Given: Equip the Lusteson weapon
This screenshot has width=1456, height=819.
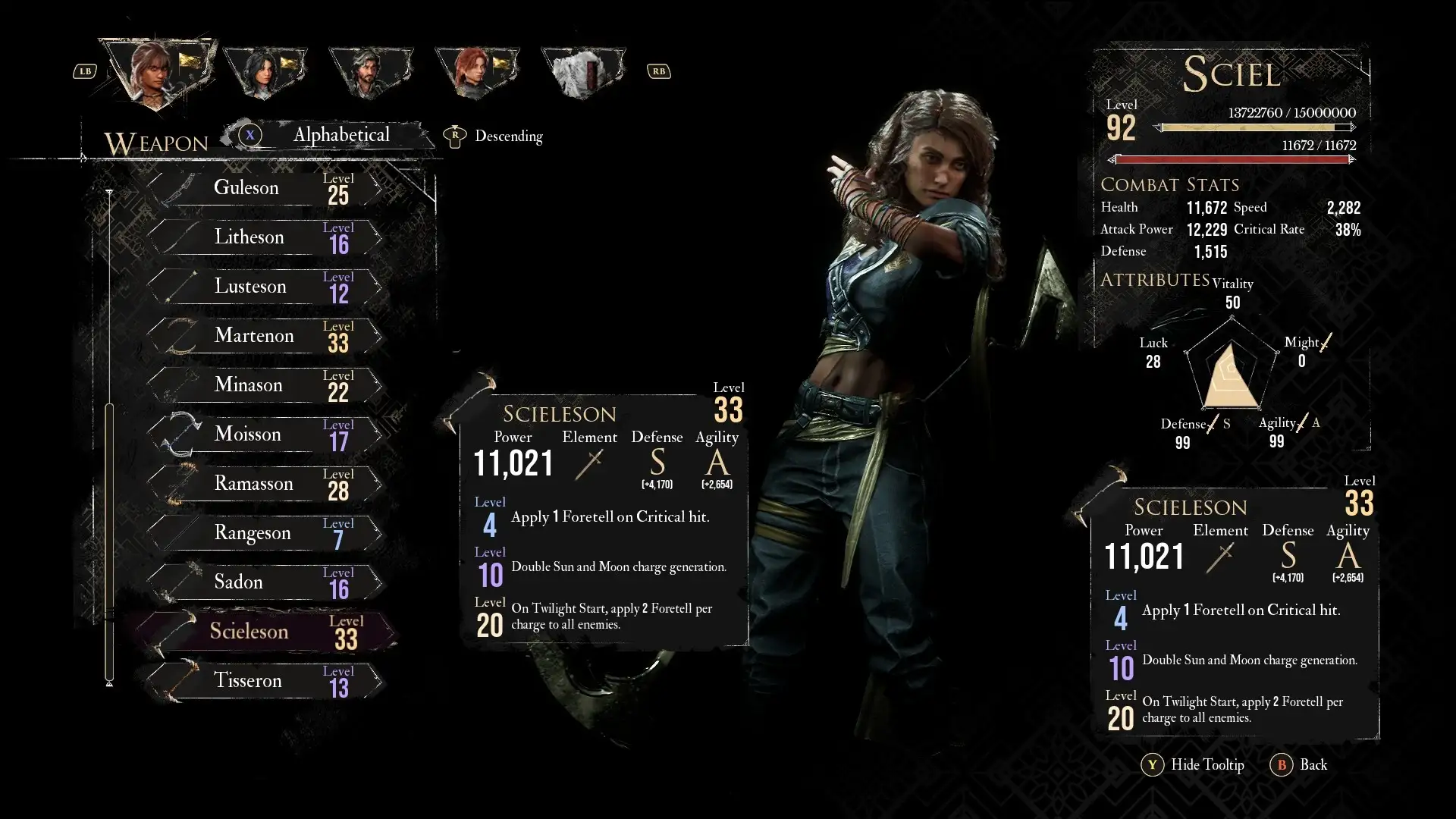Looking at the screenshot, I should click(265, 287).
